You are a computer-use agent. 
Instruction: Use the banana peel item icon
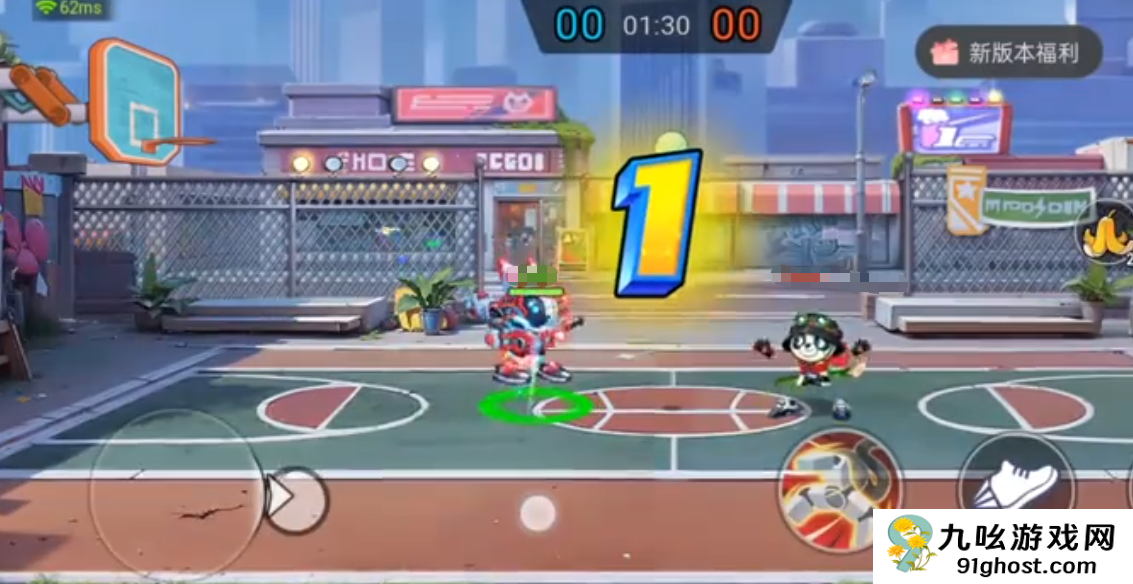click(1104, 231)
